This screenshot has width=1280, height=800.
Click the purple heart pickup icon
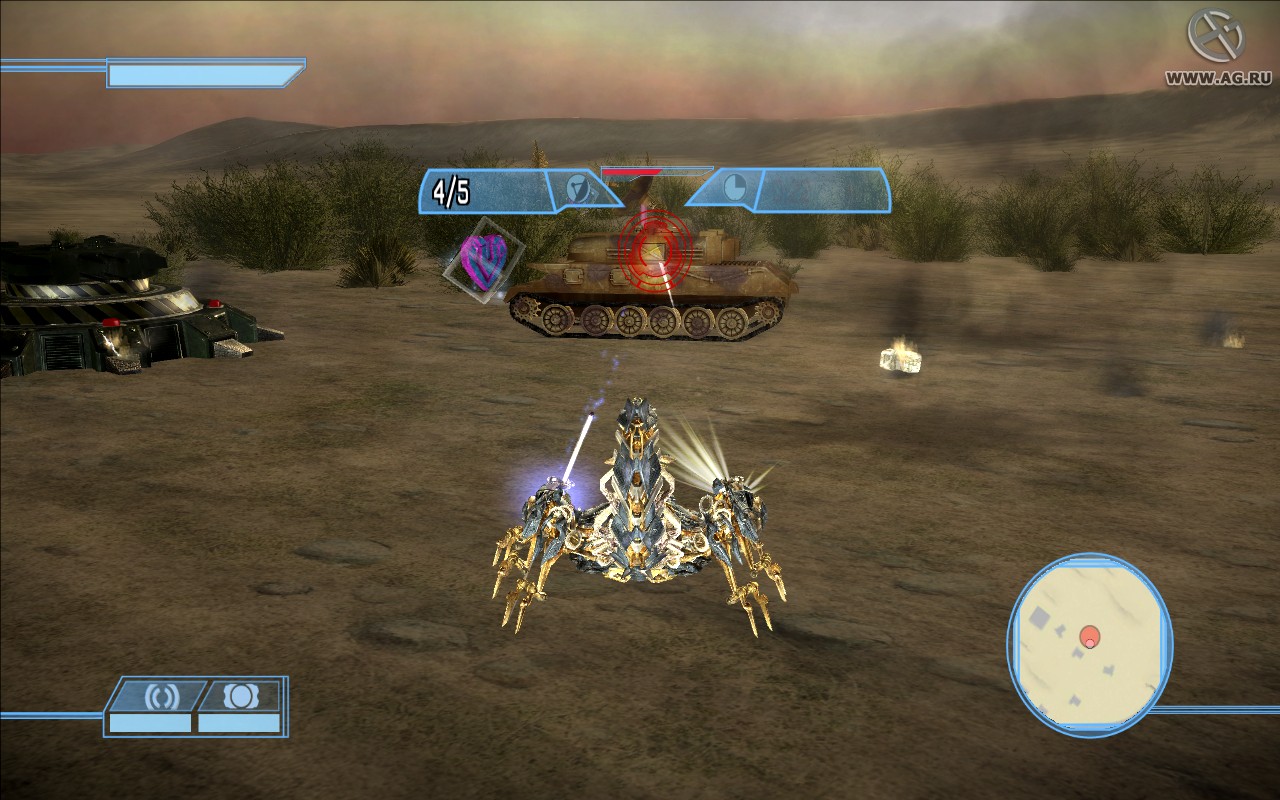(x=483, y=263)
